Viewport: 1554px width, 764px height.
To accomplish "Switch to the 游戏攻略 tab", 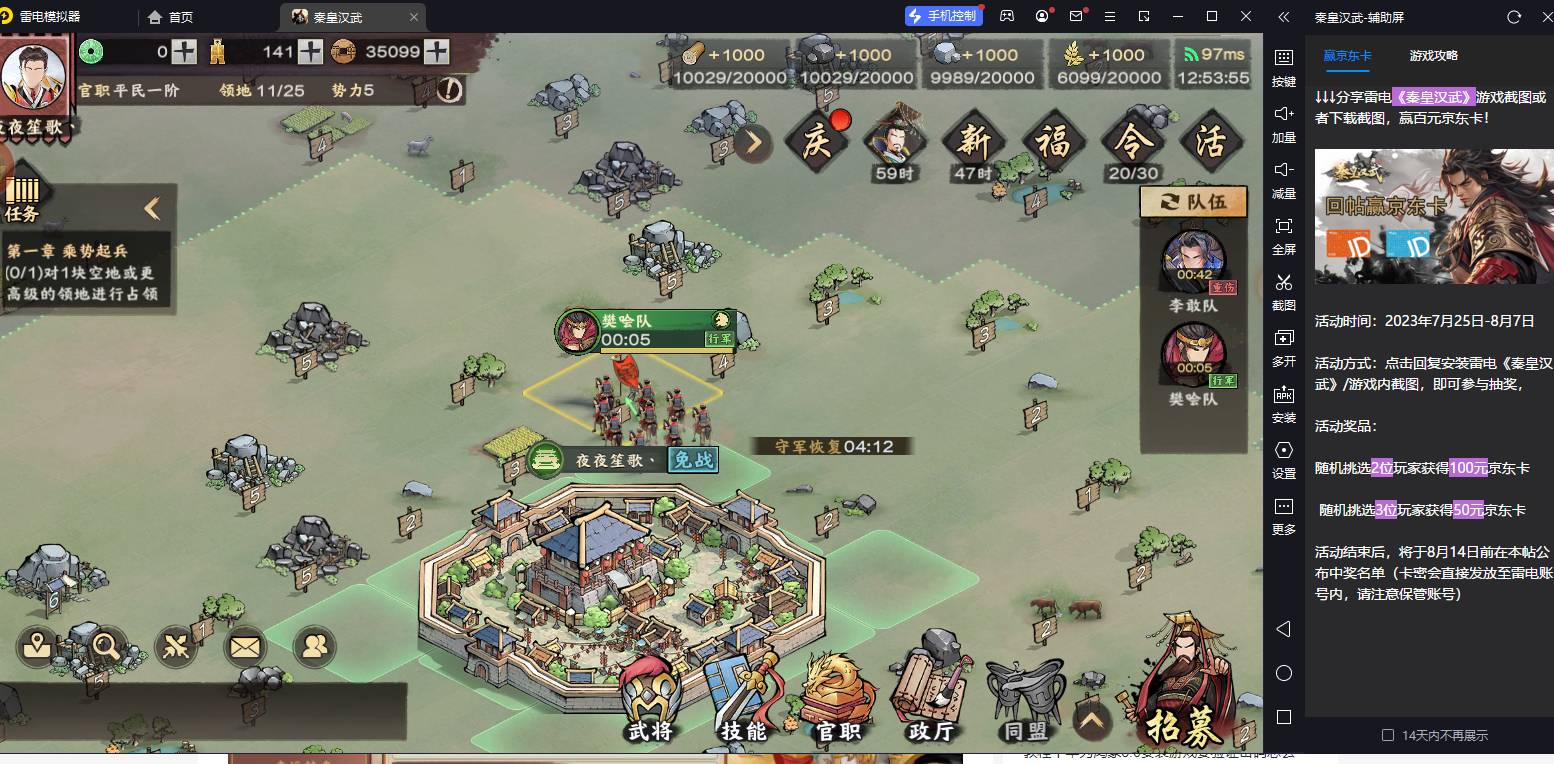I will point(1433,56).
